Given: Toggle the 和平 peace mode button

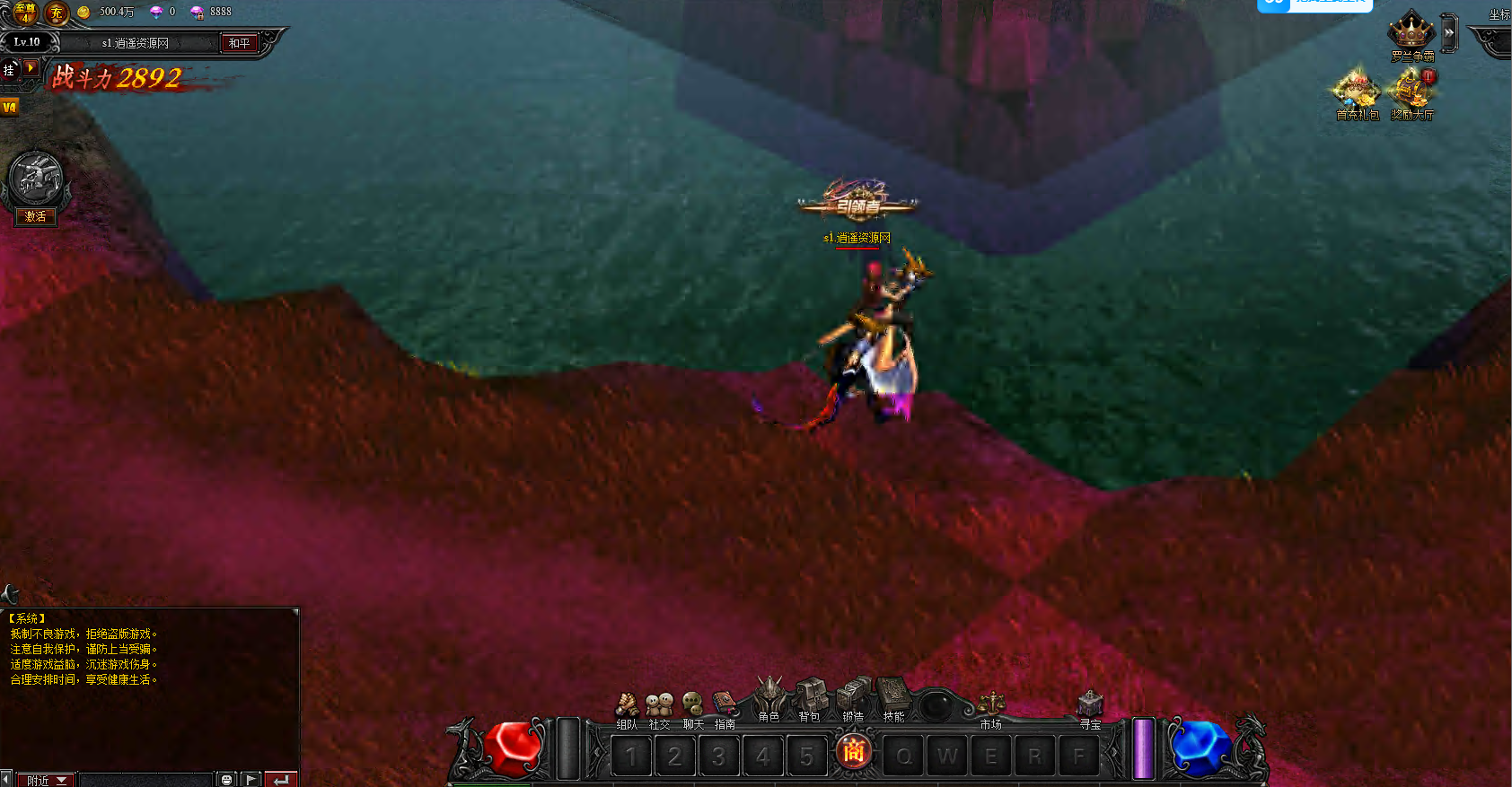Looking at the screenshot, I should tap(240, 43).
